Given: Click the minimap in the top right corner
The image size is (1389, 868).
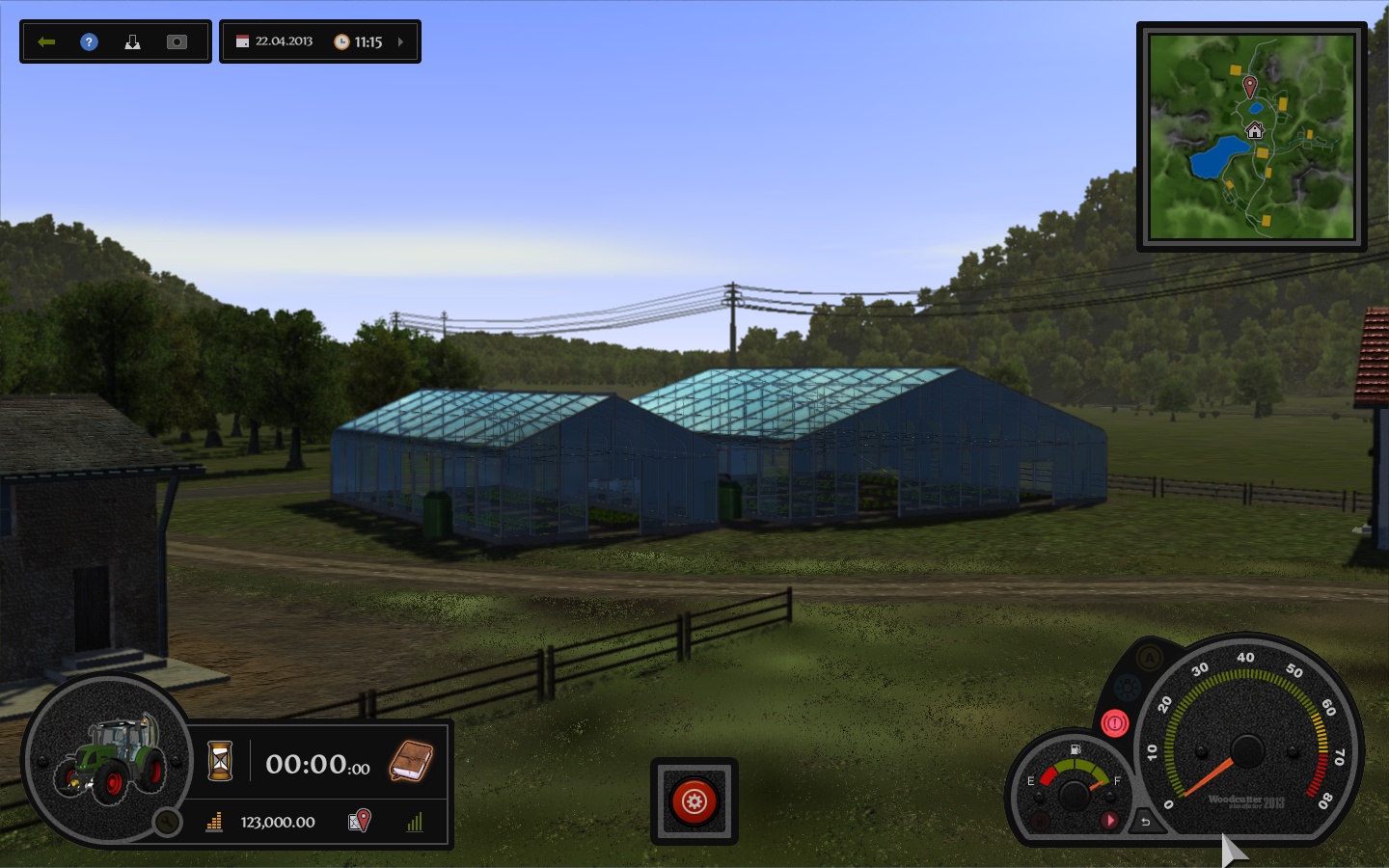Looking at the screenshot, I should coord(1251,135).
